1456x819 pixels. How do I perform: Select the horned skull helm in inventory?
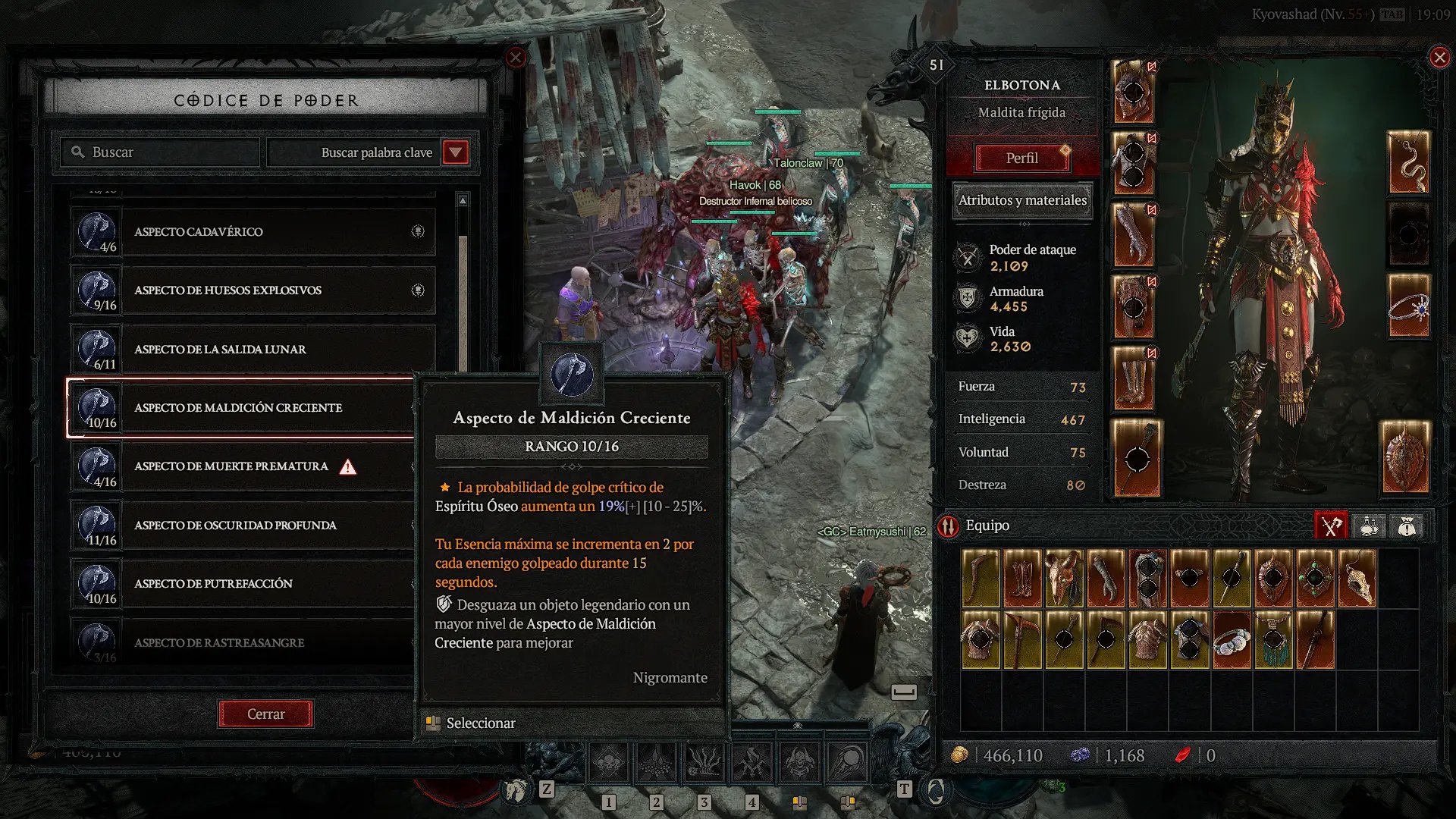pyautogui.click(x=1064, y=579)
